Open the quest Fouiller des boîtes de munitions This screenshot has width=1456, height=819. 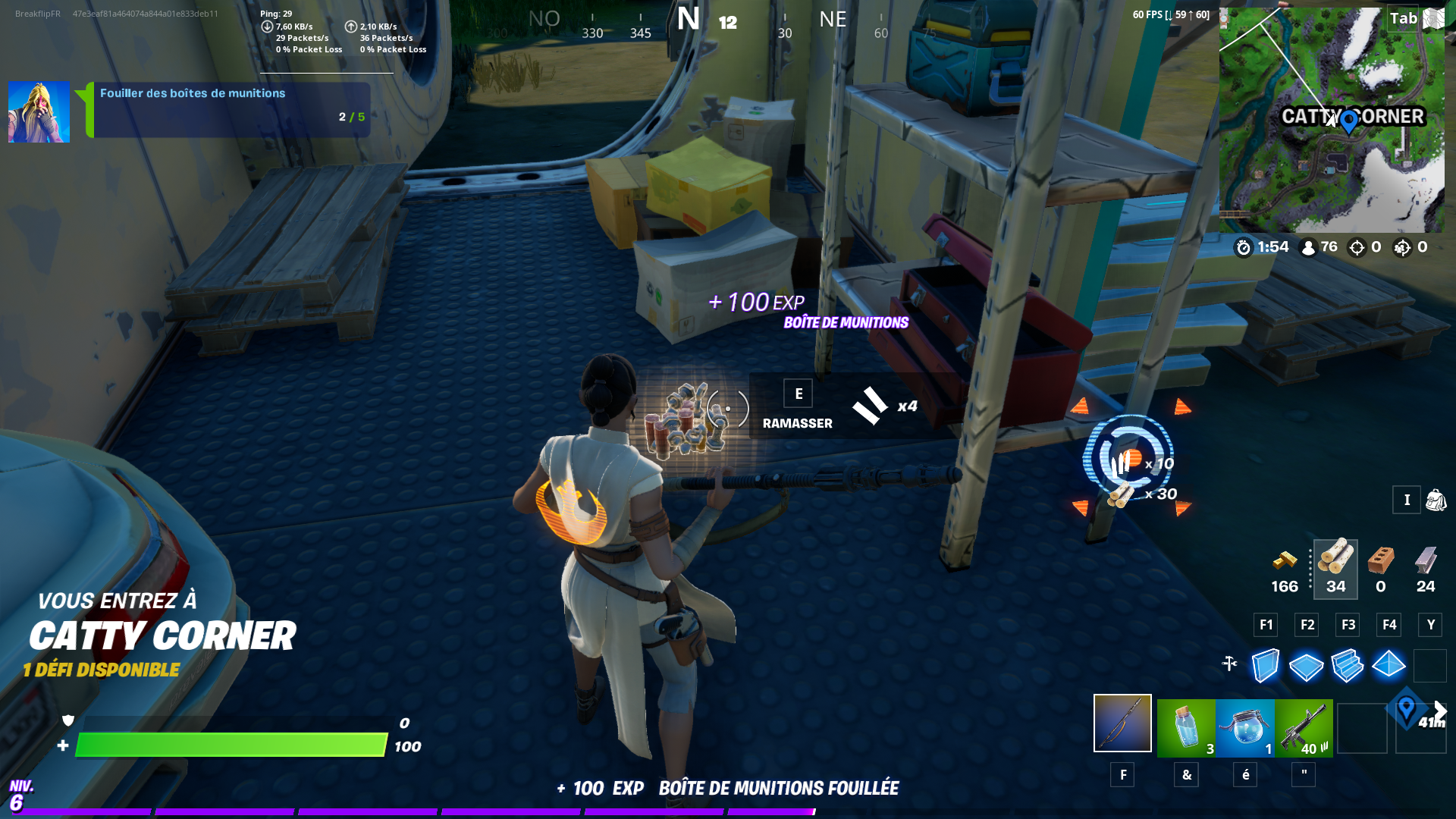(x=193, y=93)
